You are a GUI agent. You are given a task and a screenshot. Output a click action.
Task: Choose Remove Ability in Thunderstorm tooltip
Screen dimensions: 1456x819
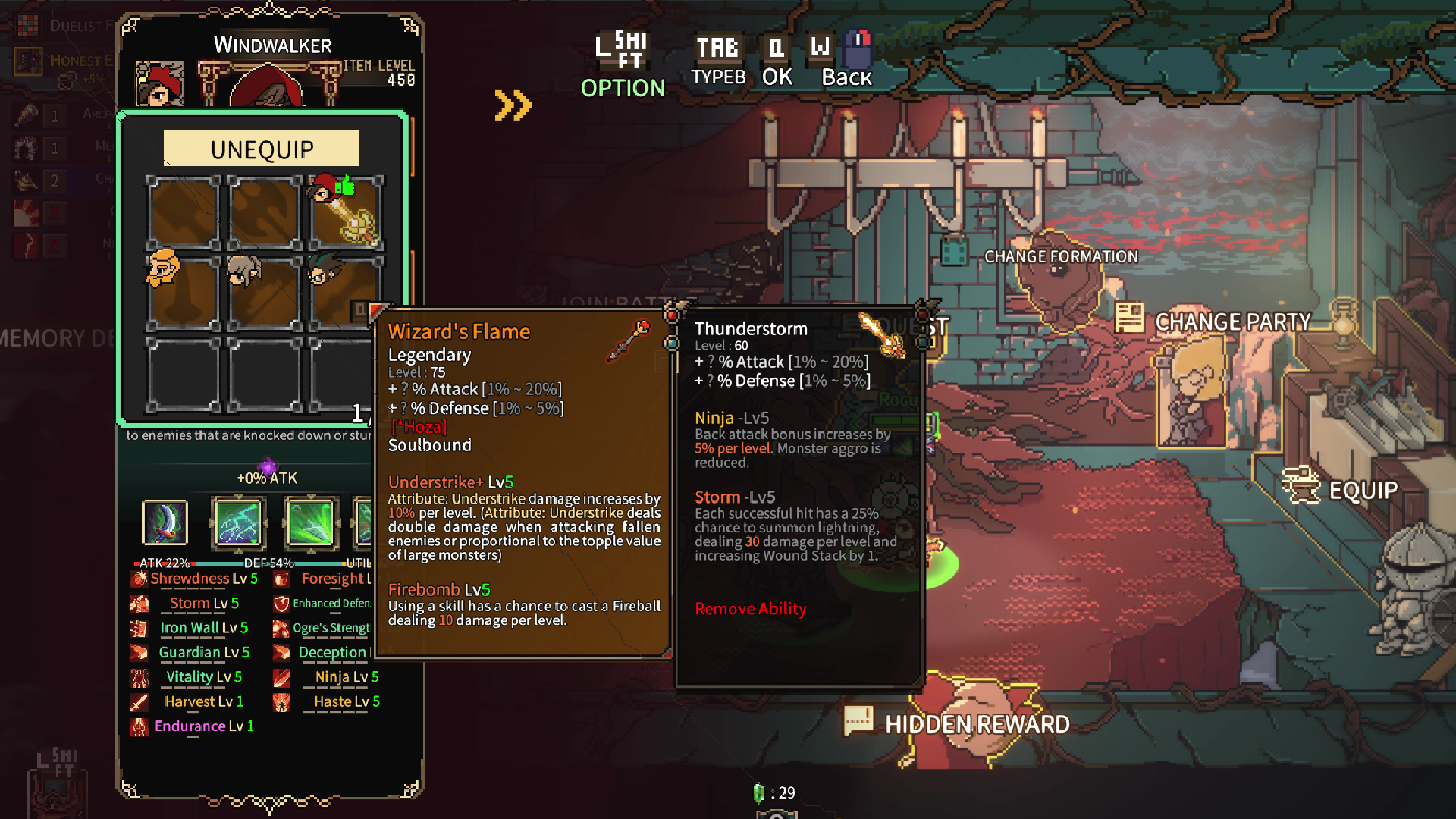pos(750,609)
